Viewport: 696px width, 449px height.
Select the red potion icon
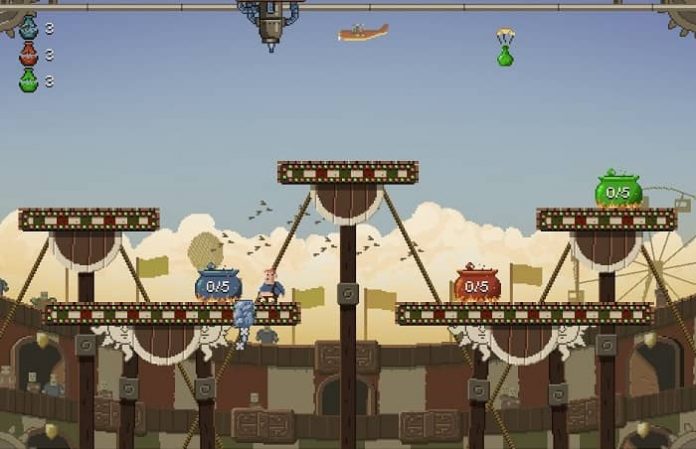tap(28, 54)
